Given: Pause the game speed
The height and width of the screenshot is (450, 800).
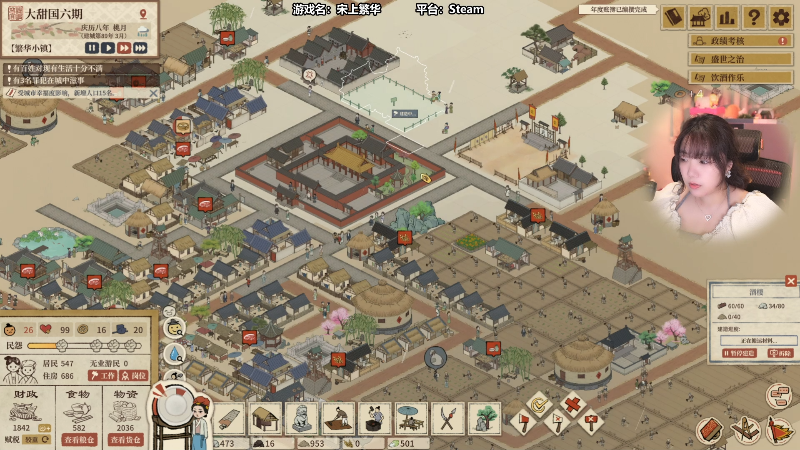Looking at the screenshot, I should (92, 47).
